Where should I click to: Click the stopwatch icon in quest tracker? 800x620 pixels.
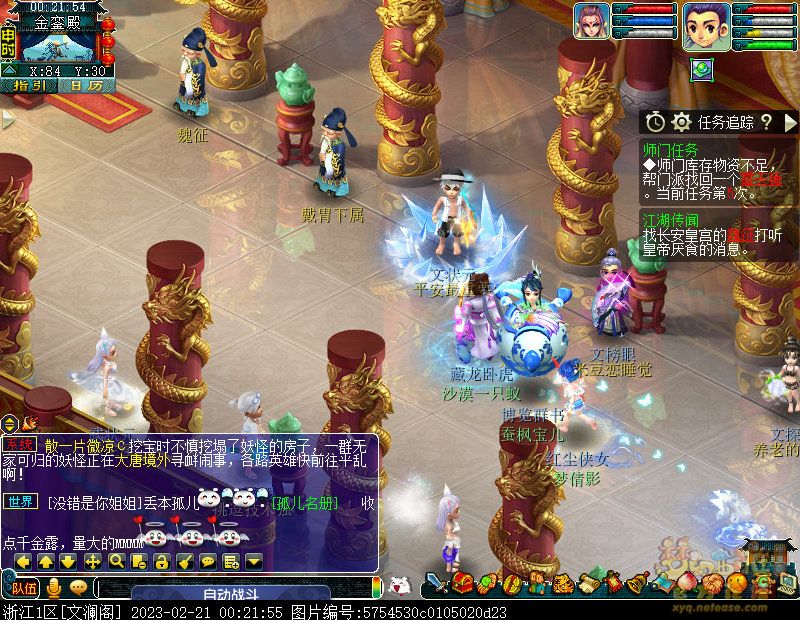click(654, 122)
